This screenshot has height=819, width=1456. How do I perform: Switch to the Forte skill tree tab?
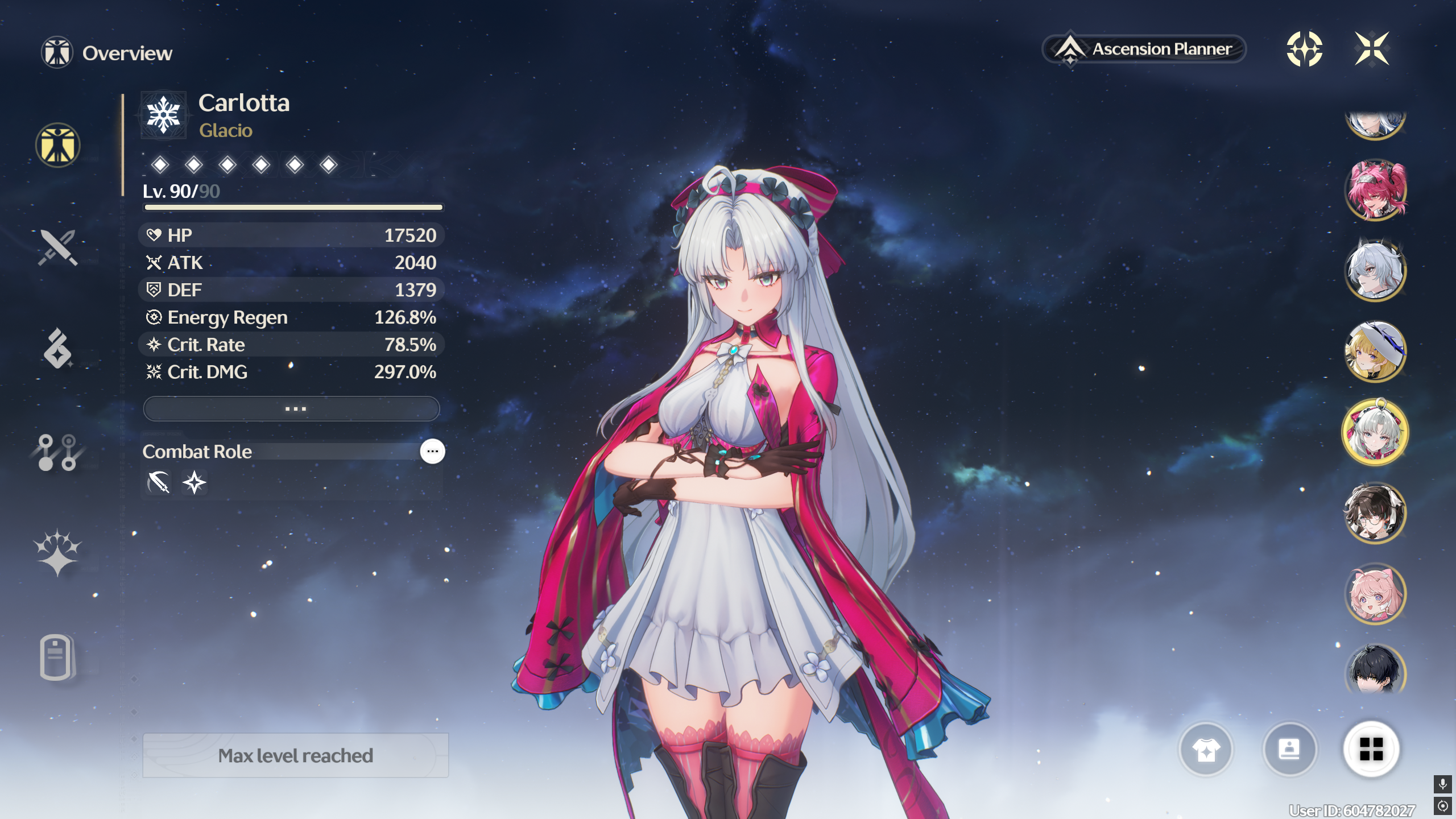(57, 453)
